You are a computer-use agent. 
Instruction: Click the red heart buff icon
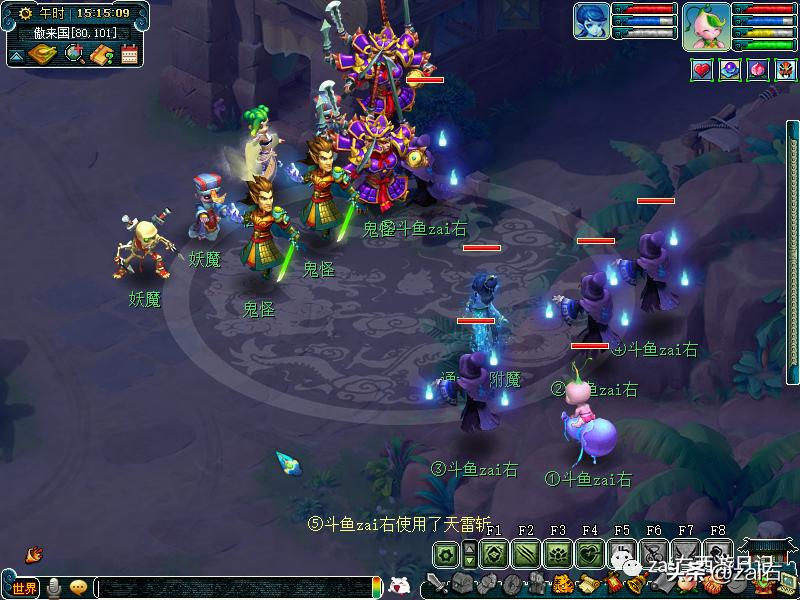pos(703,70)
